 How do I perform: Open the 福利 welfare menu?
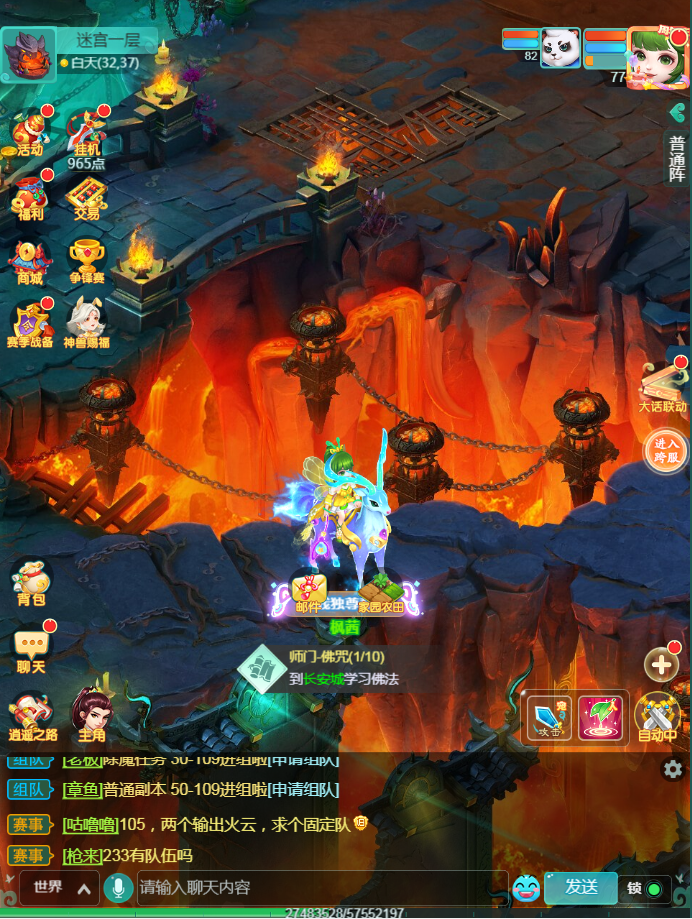point(30,197)
